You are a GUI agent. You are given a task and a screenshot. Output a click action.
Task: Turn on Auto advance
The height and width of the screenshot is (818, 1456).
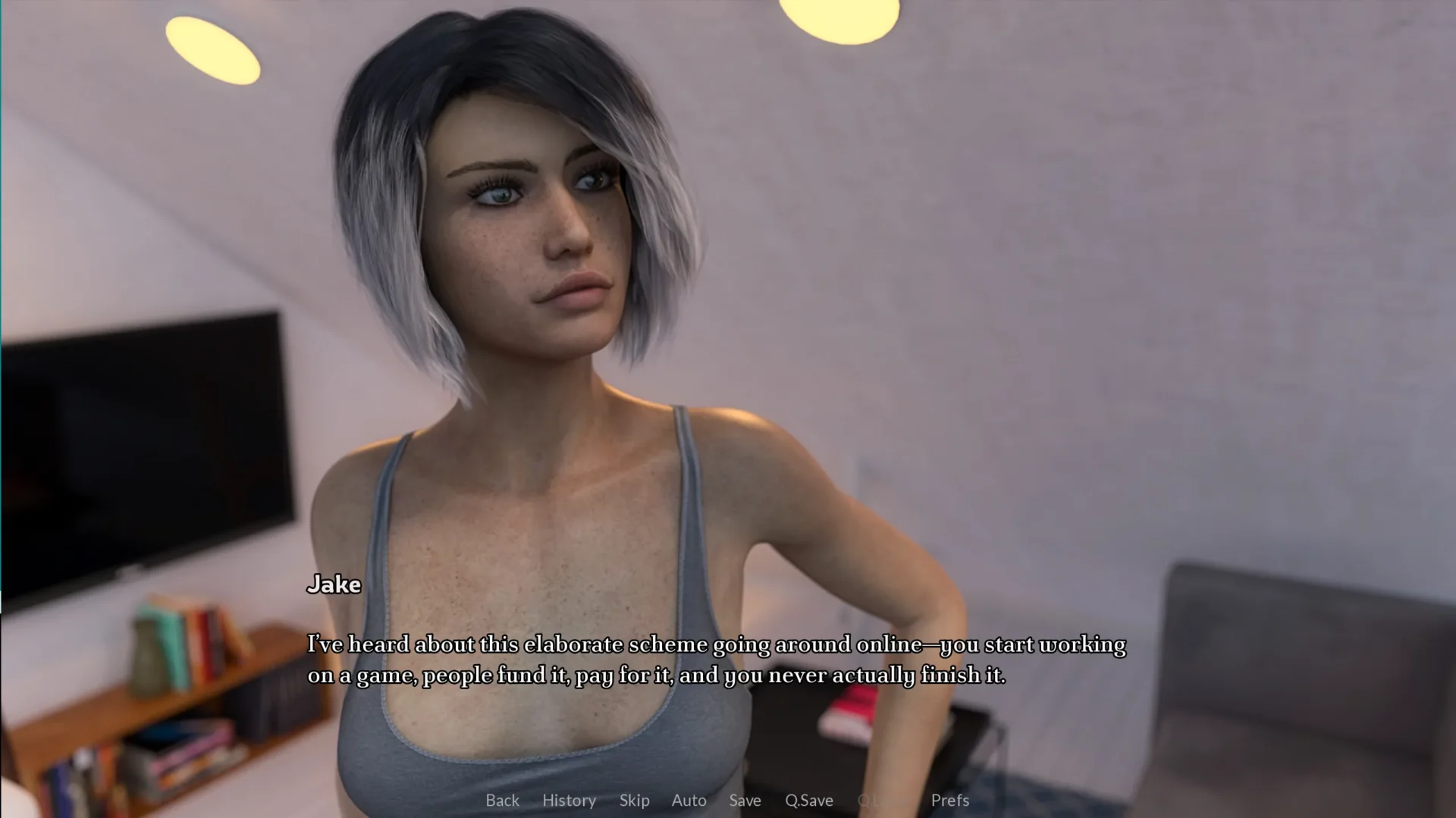pos(689,801)
